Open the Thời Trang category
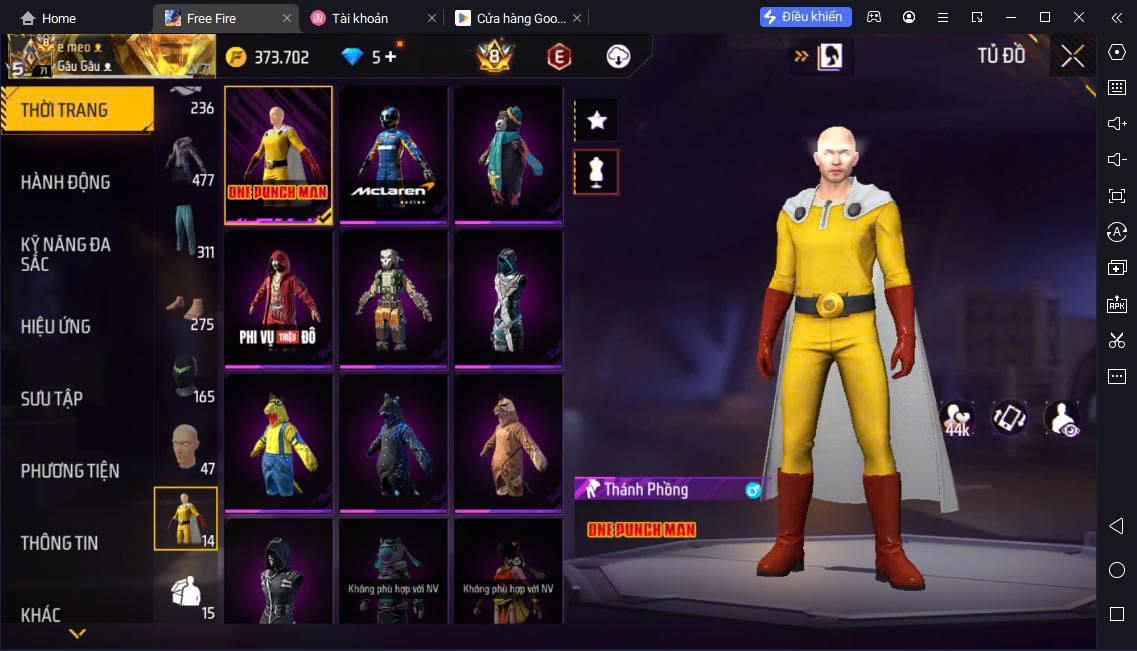 pos(76,110)
